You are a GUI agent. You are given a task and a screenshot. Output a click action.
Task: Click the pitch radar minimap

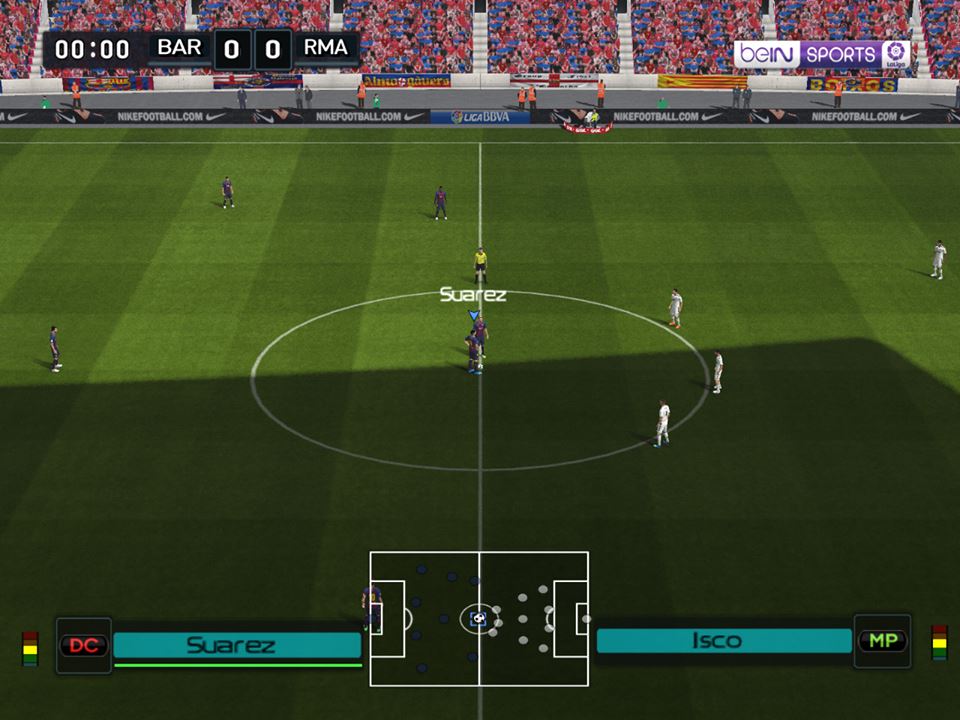[x=479, y=619]
